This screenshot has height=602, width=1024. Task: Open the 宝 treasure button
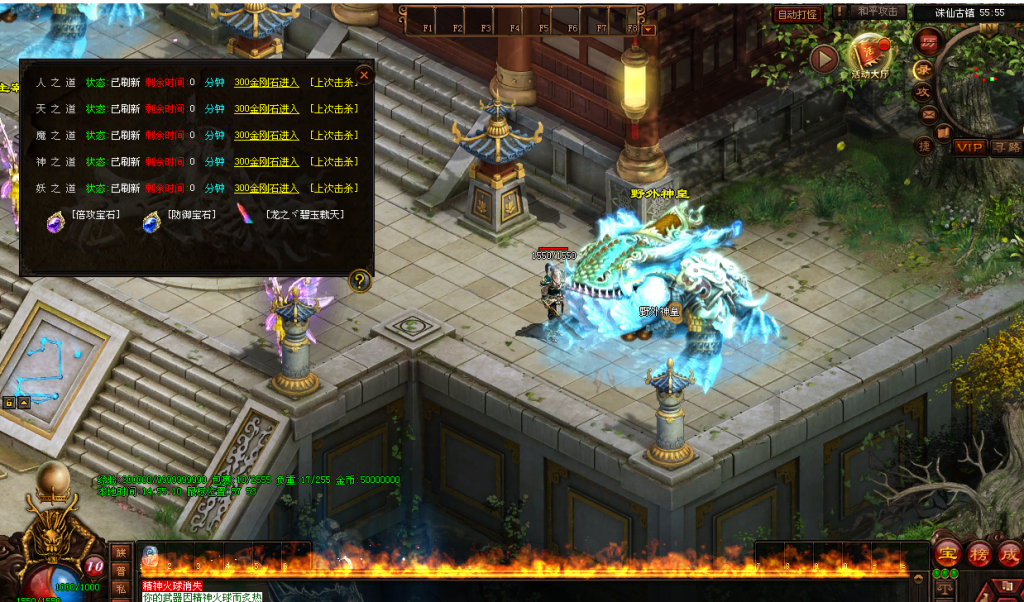pyautogui.click(x=946, y=553)
